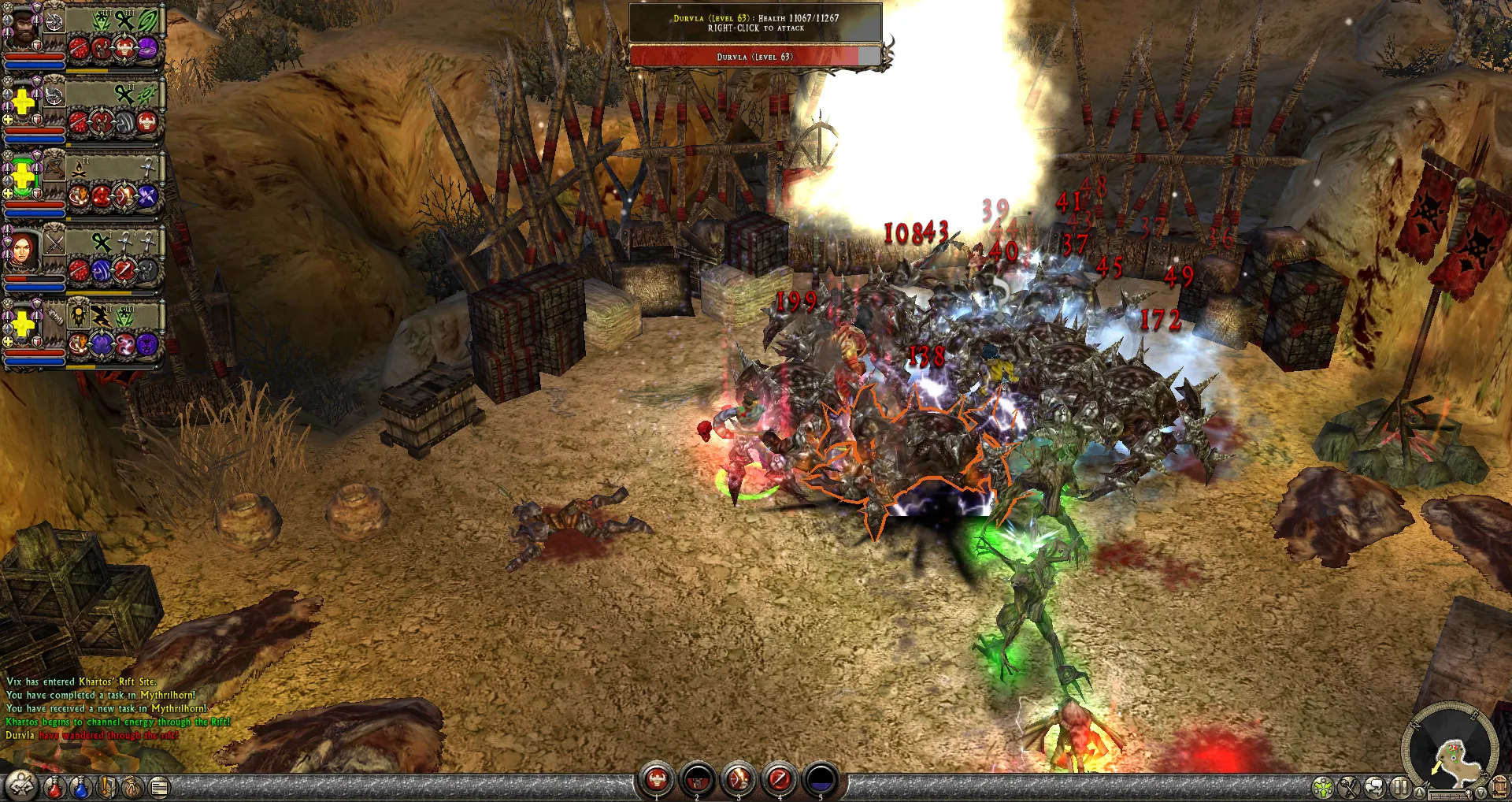The height and width of the screenshot is (802, 1512).
Task: Open the wooden door exit menu button
Action: point(1499,785)
